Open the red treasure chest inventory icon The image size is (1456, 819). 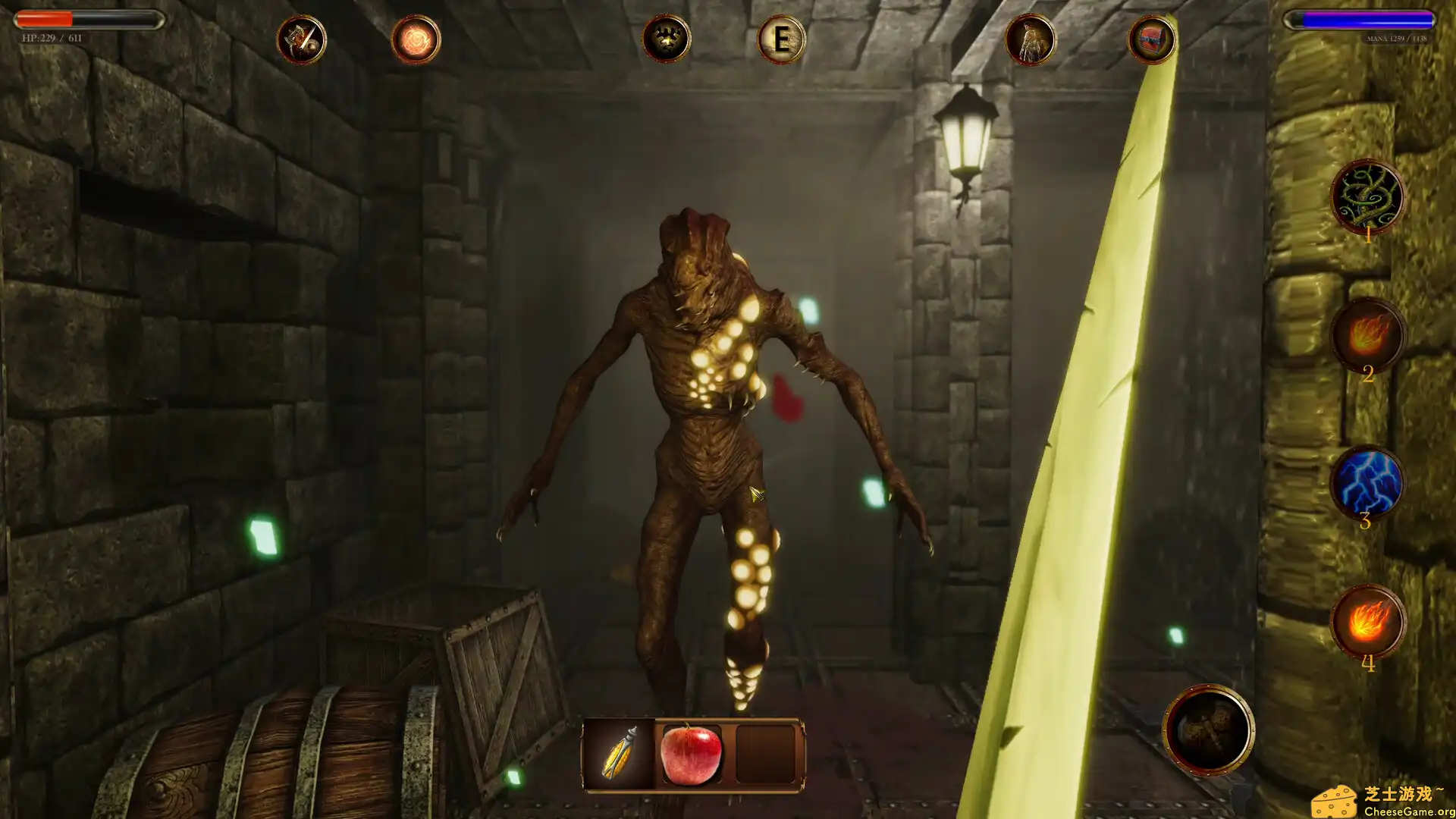pyautogui.click(x=1151, y=39)
